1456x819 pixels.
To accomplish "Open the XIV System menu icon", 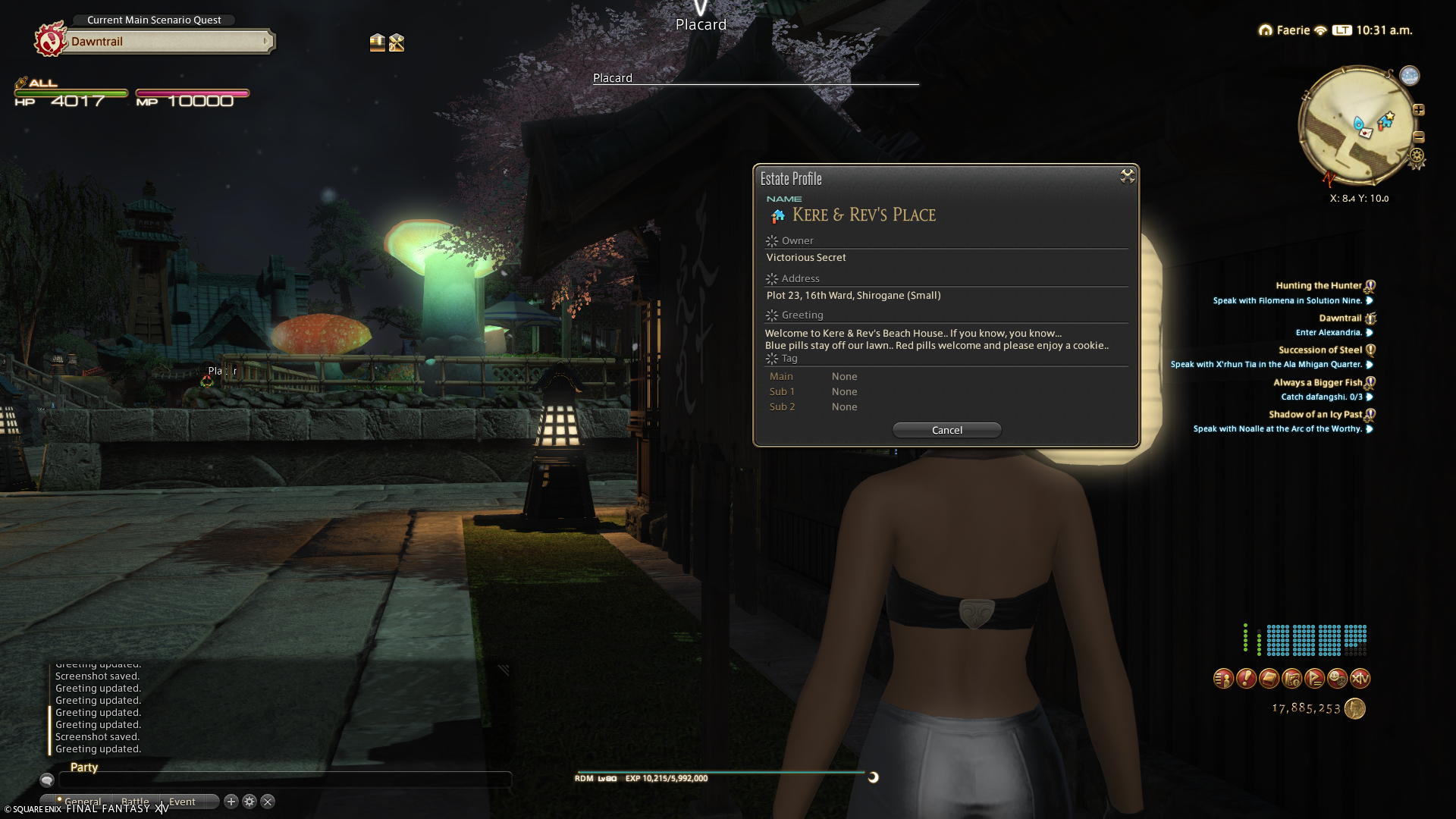I will coord(1360,679).
